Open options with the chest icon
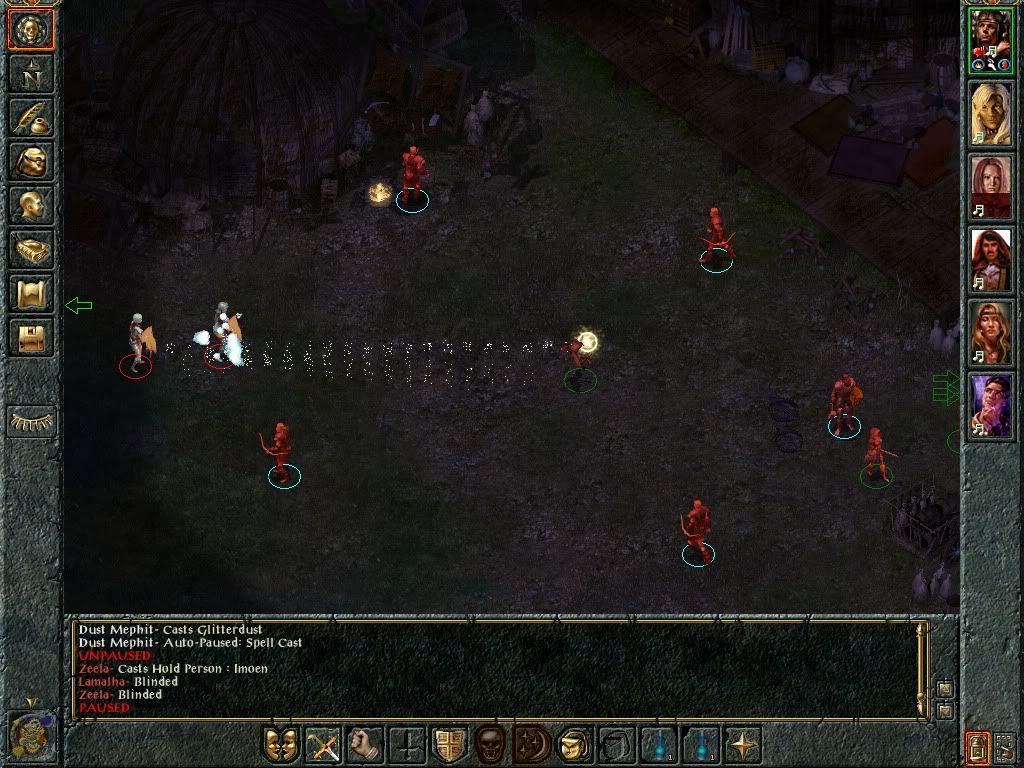 coord(30,337)
